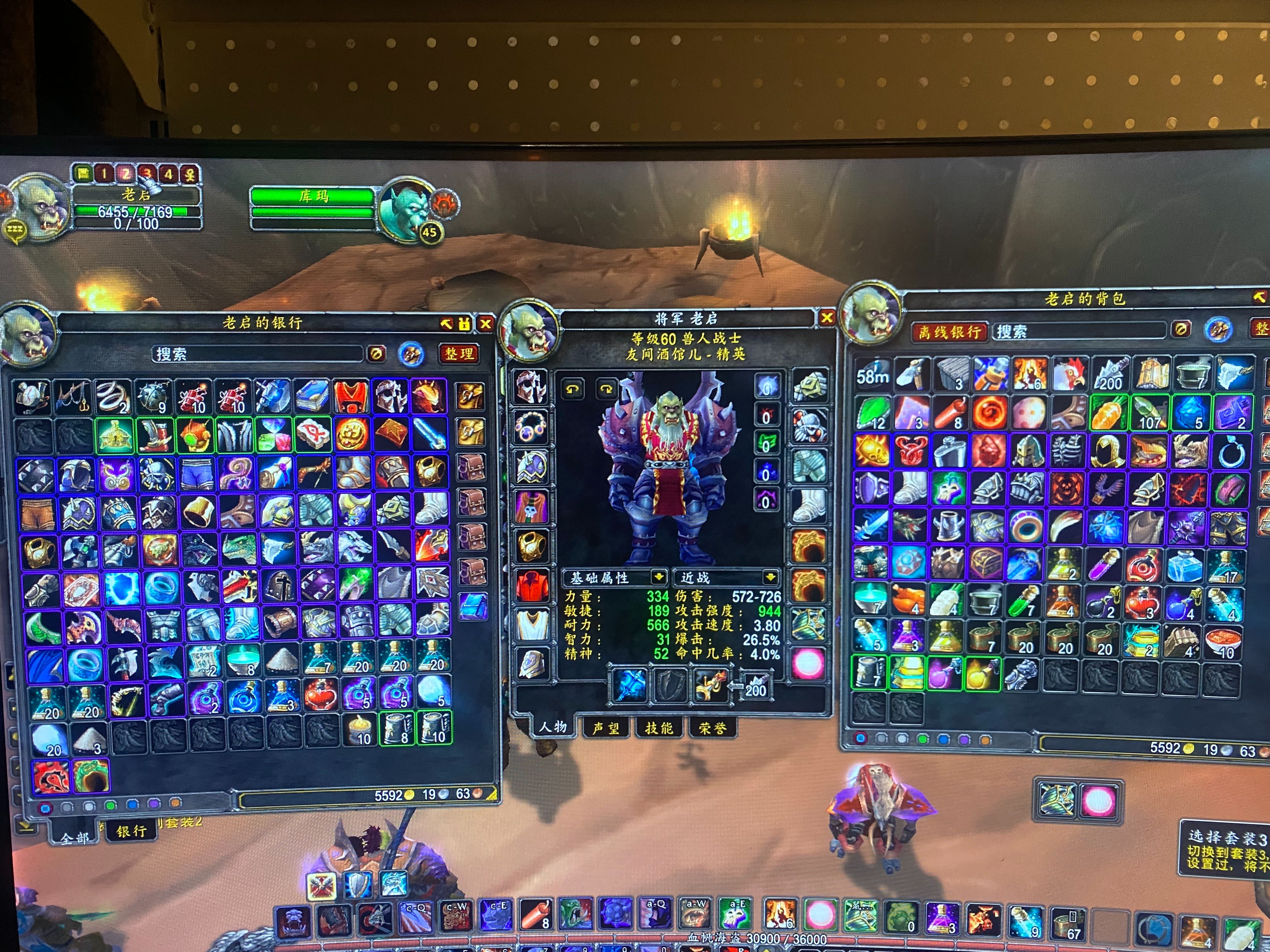Open the 离线银行 offline bank button
This screenshot has width=1270, height=952.
point(948,332)
